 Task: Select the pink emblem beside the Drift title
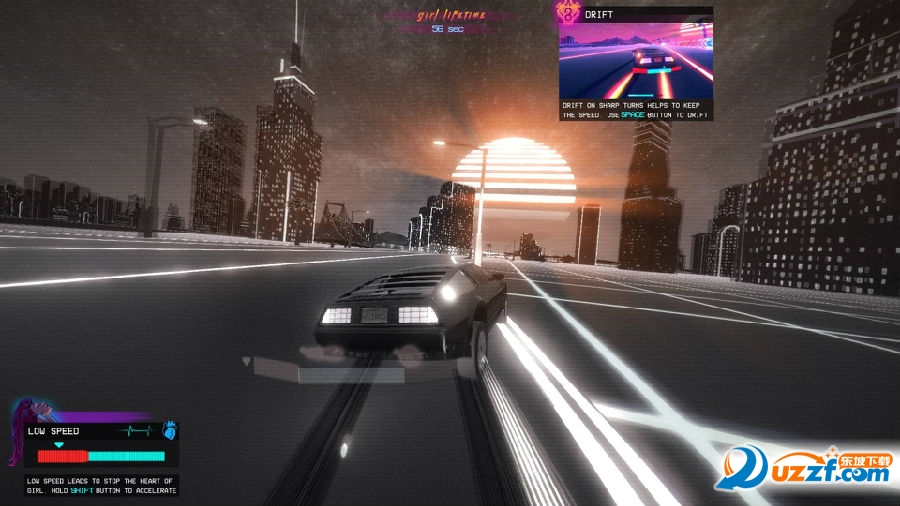[x=570, y=13]
